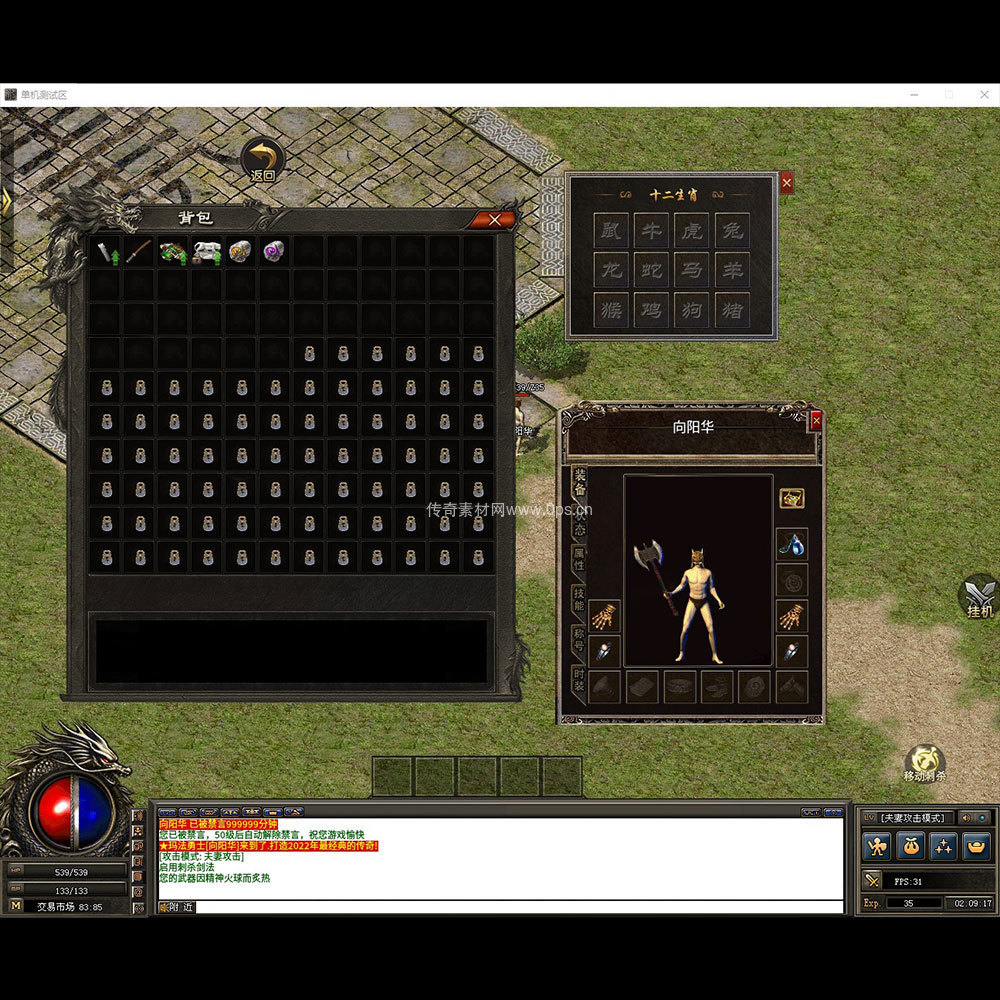Viewport: 1000px width, 1000px height.
Task: Click the 龙 zodiac tile
Action: pyautogui.click(x=610, y=270)
